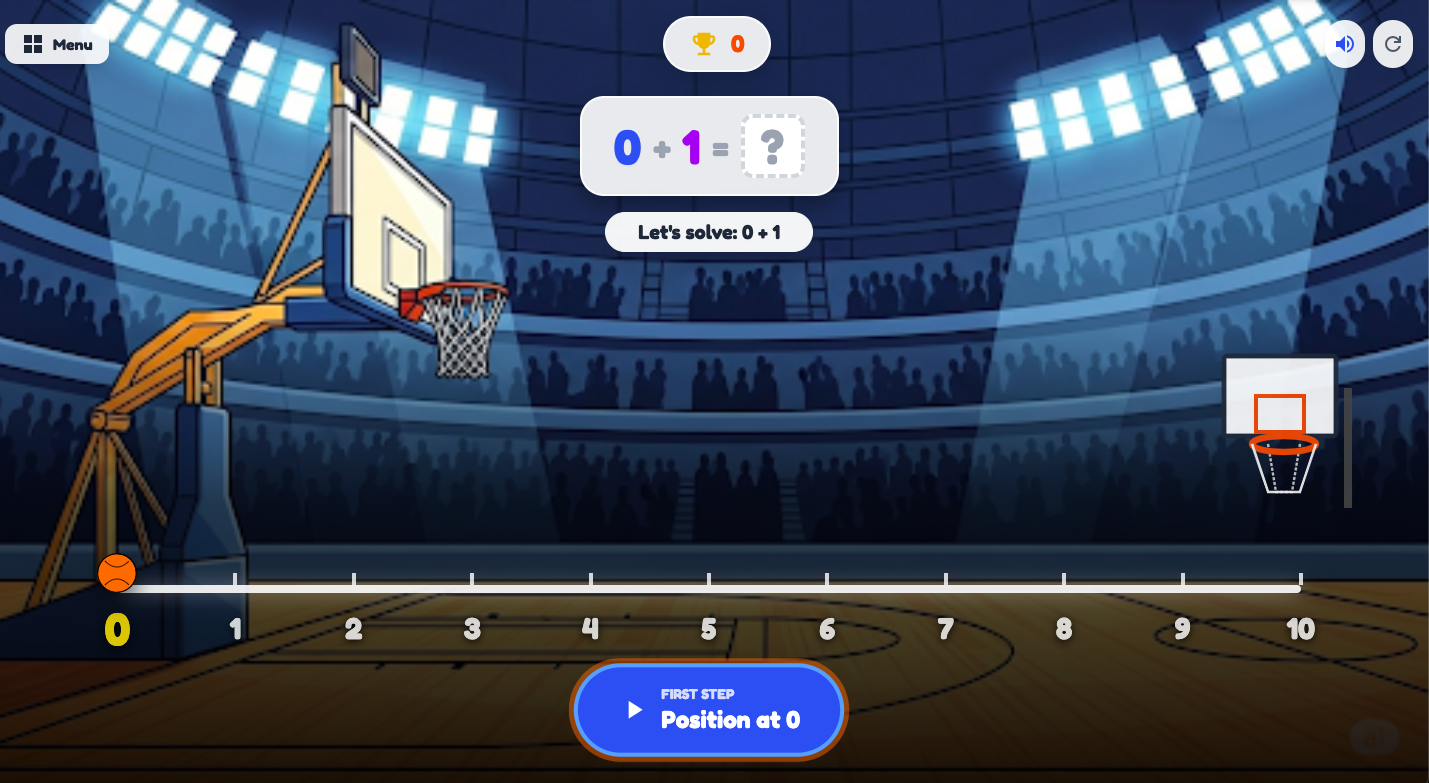Screen dimensions: 1429x783
Task: Click the play arrow inside the step button
Action: (x=634, y=710)
